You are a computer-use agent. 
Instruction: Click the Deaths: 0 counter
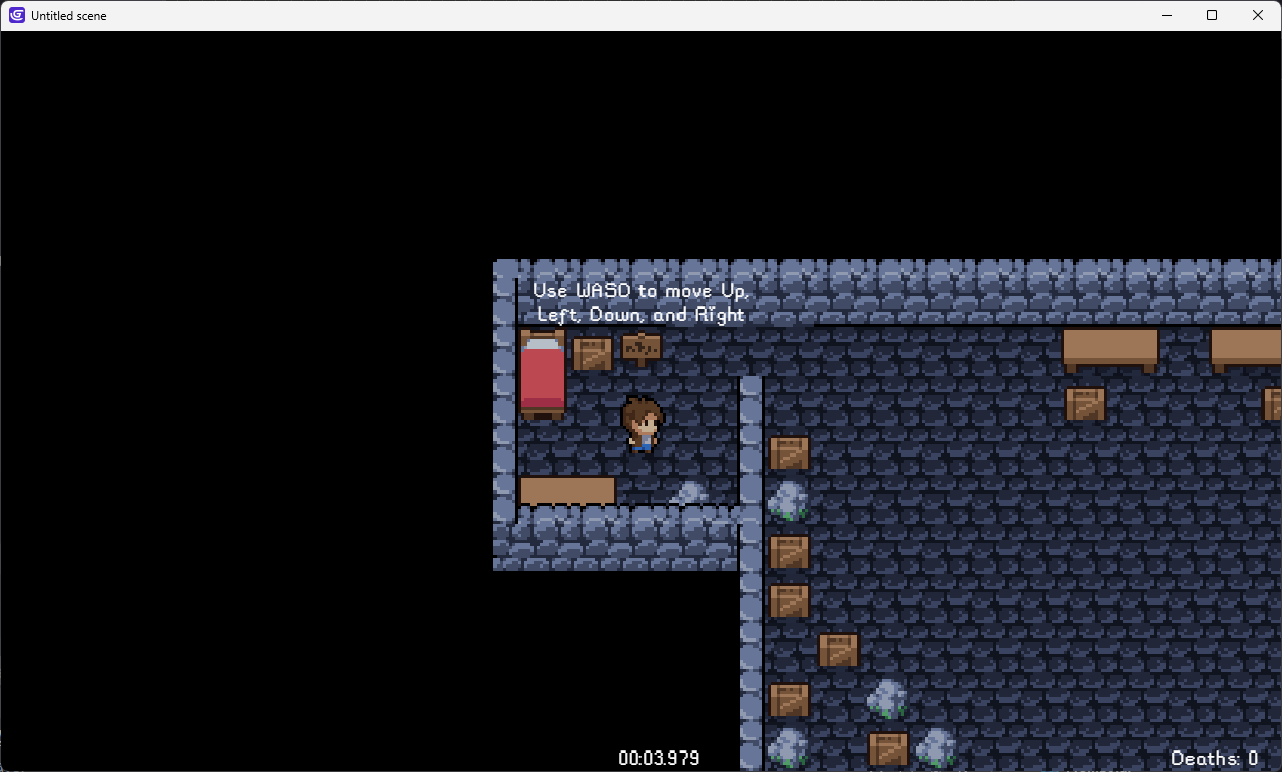tap(1214, 759)
